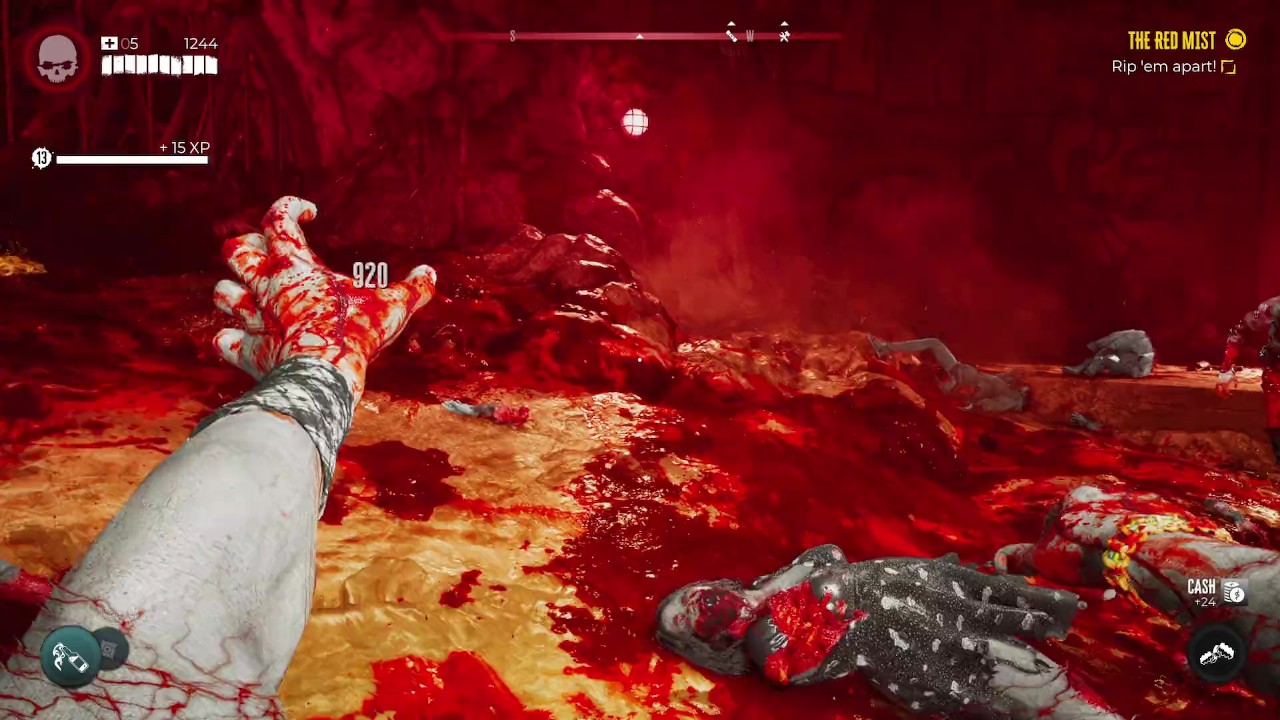This screenshot has width=1280, height=720.
Task: Click the waypoint marker on the compass
Action: click(640, 37)
